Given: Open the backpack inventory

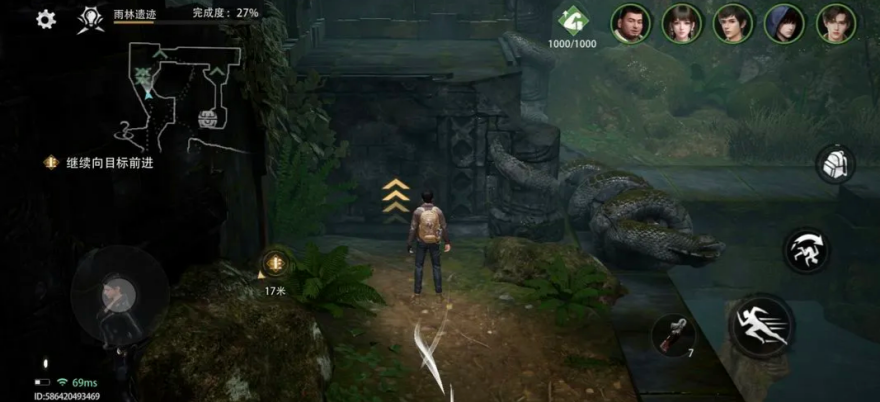Looking at the screenshot, I should pos(834,164).
